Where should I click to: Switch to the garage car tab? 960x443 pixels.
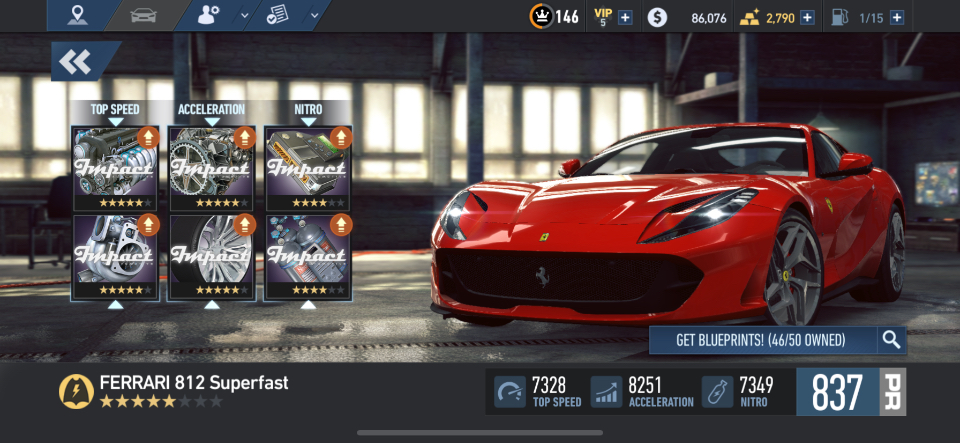[x=145, y=15]
